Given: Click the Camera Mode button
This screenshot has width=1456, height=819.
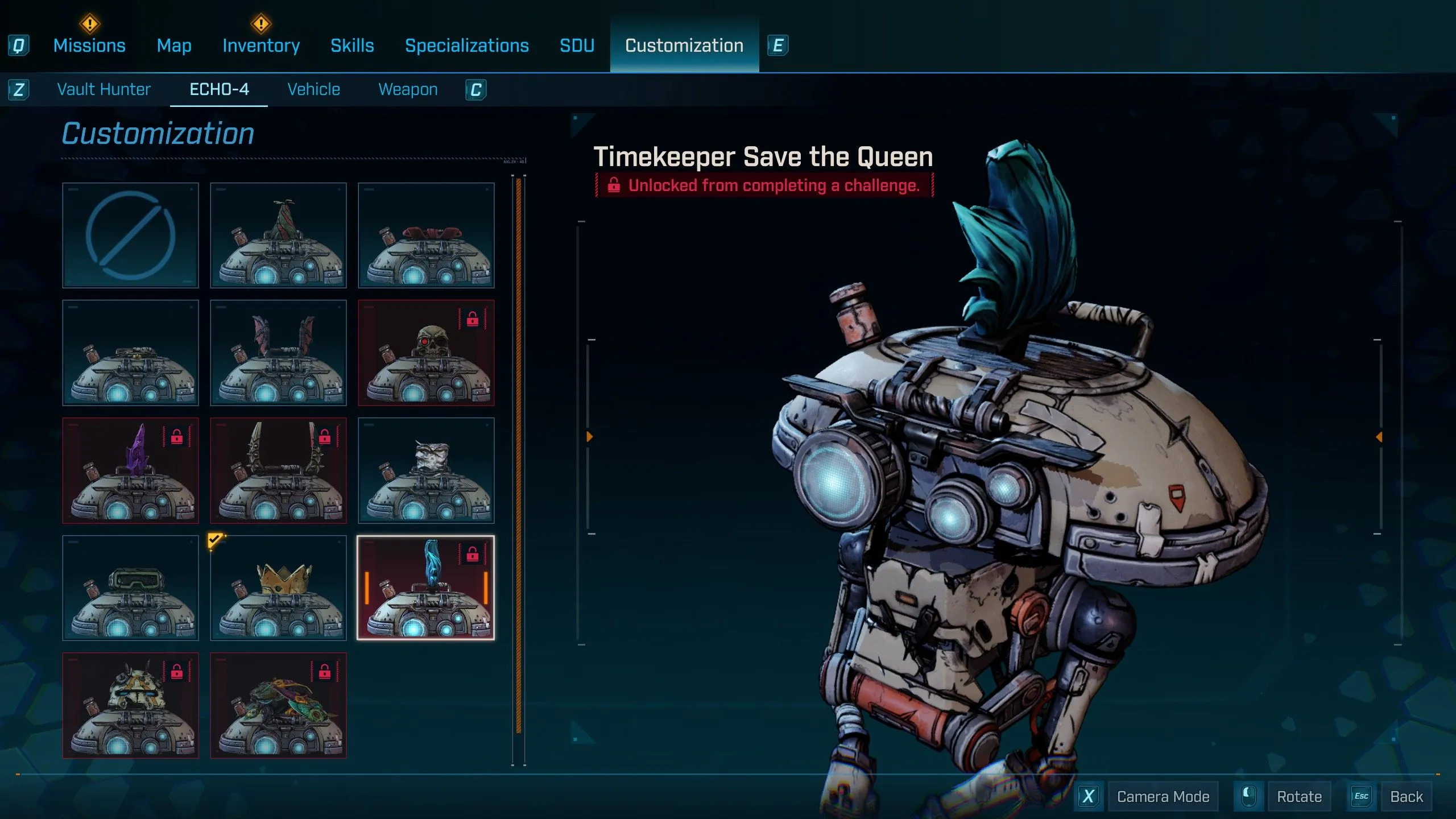Looking at the screenshot, I should (1163, 797).
